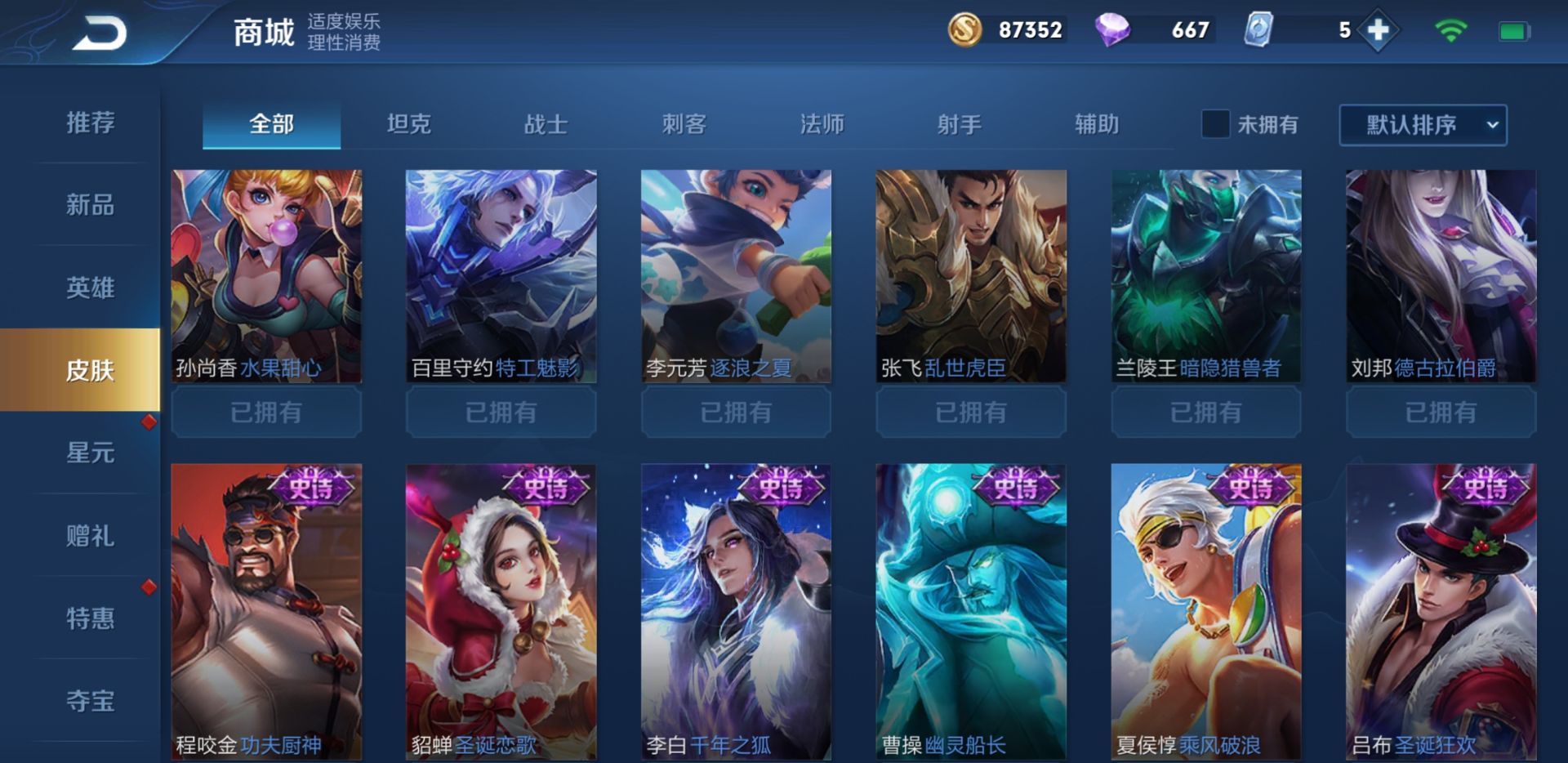Go back using the return arrow

100,34
